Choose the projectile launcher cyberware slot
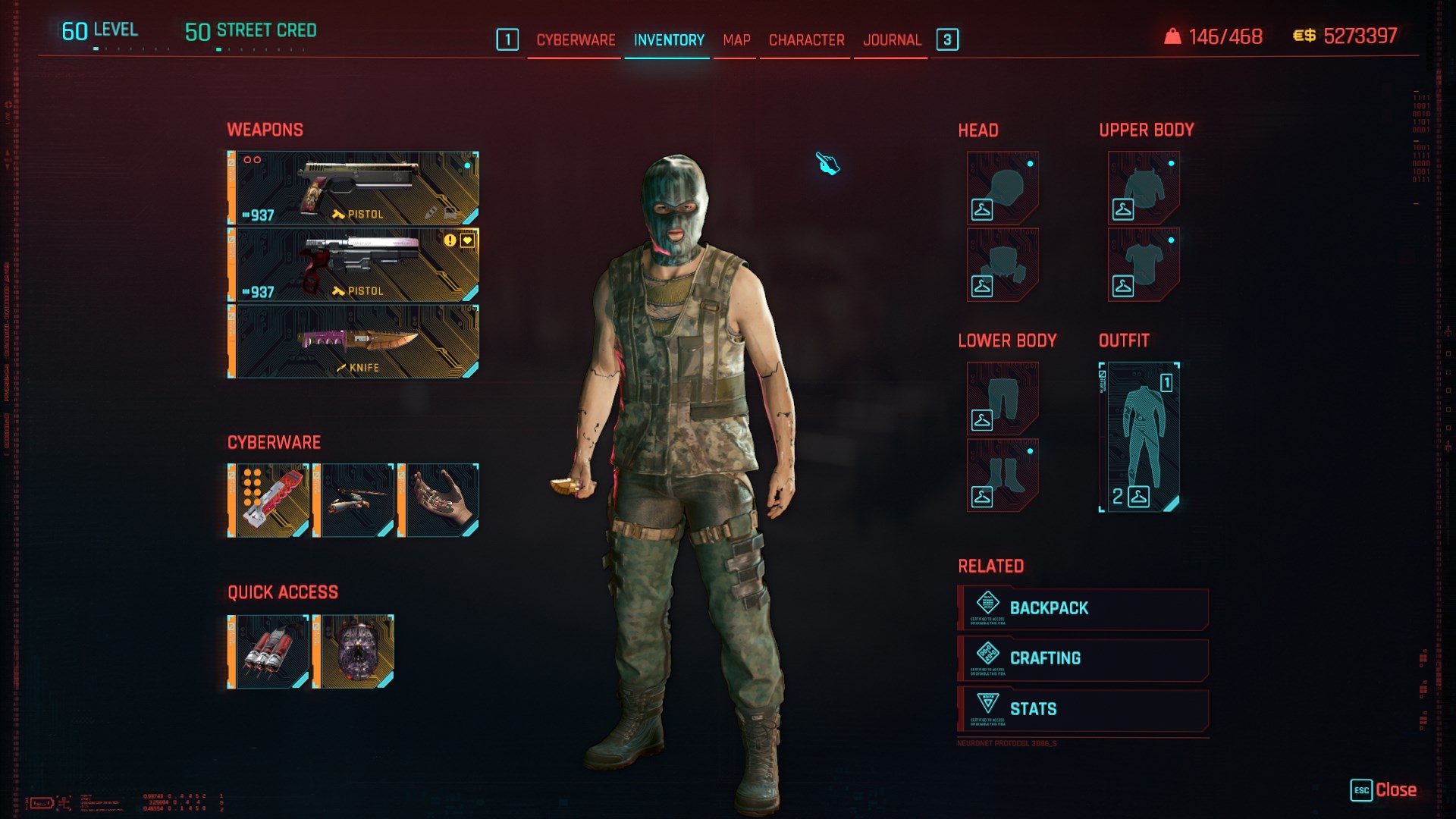The width and height of the screenshot is (1456, 819). click(269, 500)
